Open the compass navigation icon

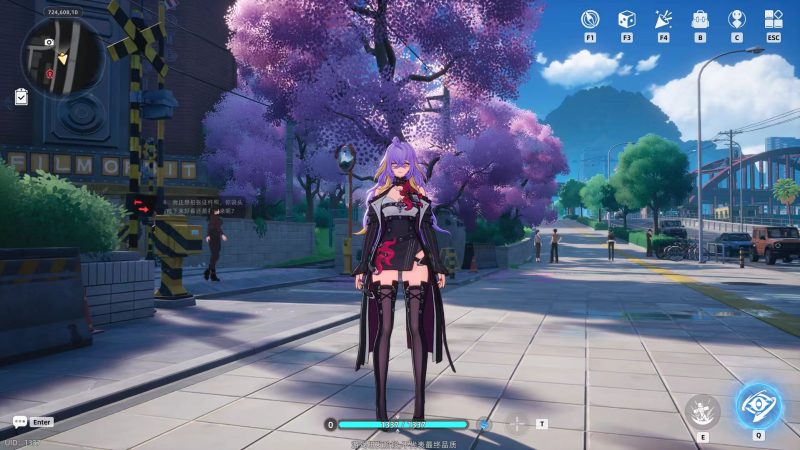point(590,19)
